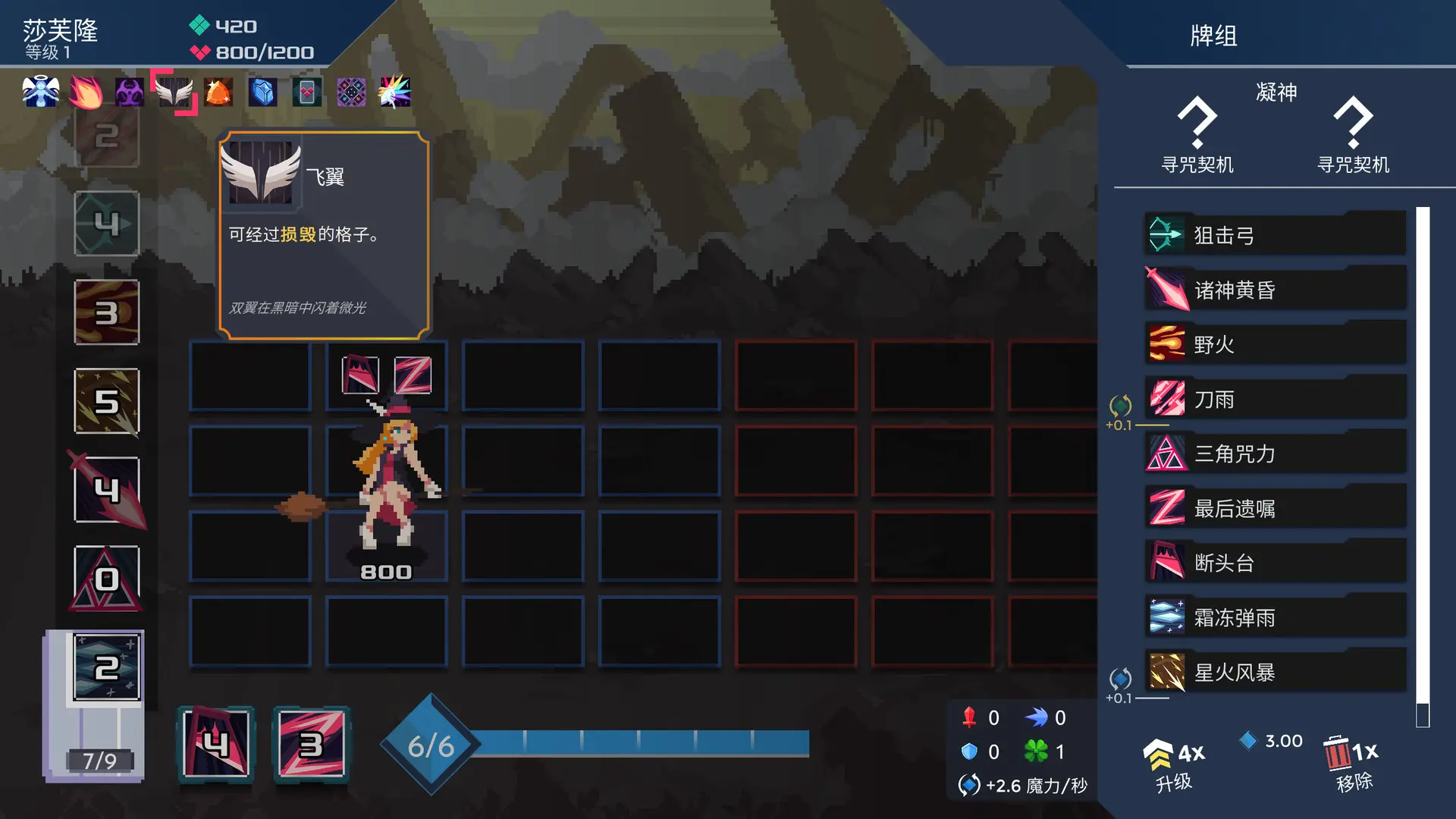Viewport: 1456px width, 819px height.
Task: Select the 刀雨 card with +0.1 bonus
Action: [x=1274, y=399]
